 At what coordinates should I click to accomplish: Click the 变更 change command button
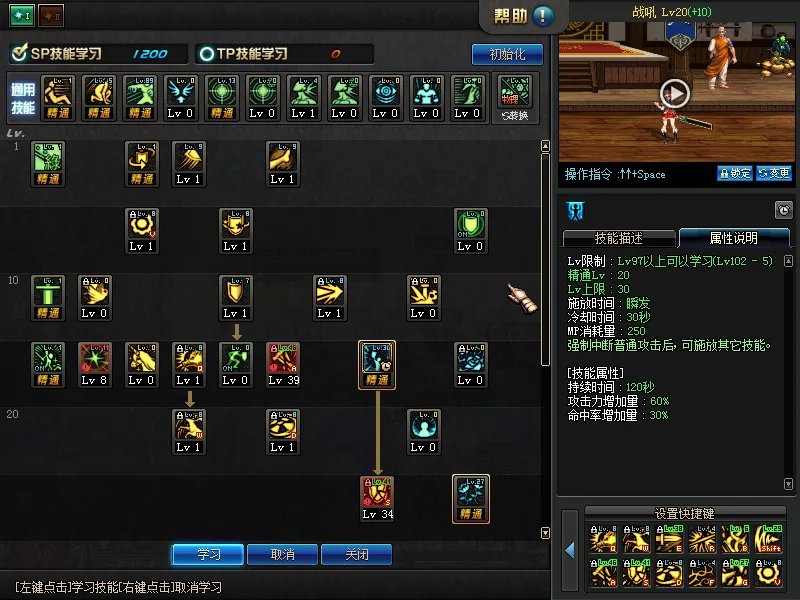(x=773, y=174)
